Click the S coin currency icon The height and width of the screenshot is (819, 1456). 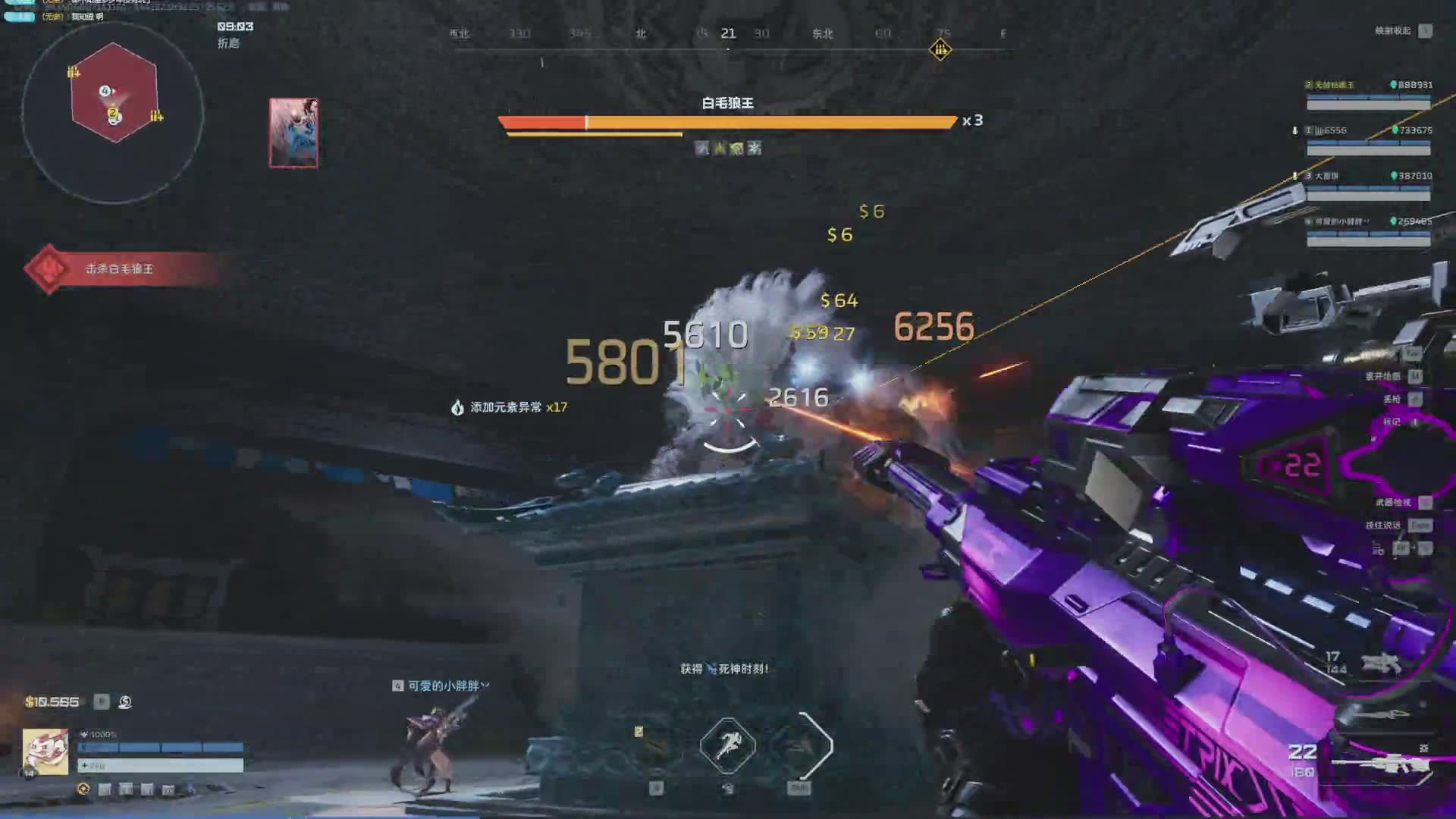coord(125,702)
